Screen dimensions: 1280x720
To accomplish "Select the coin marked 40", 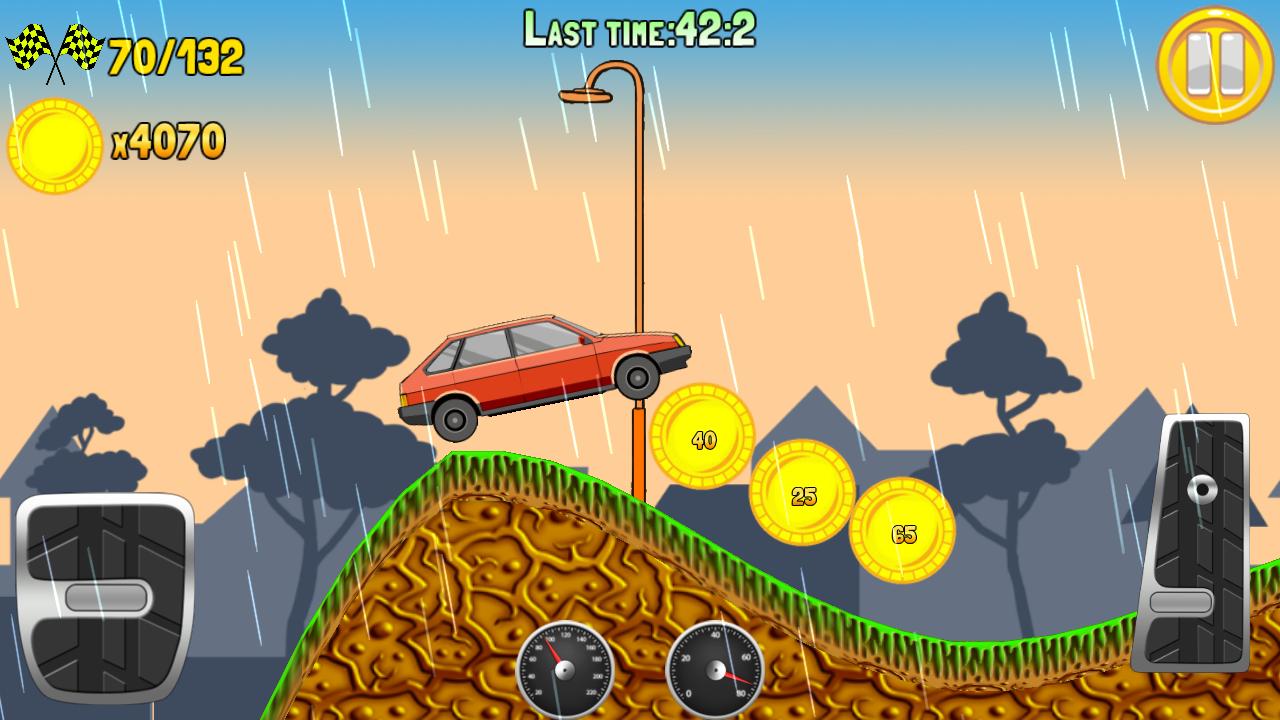I will tap(700, 437).
